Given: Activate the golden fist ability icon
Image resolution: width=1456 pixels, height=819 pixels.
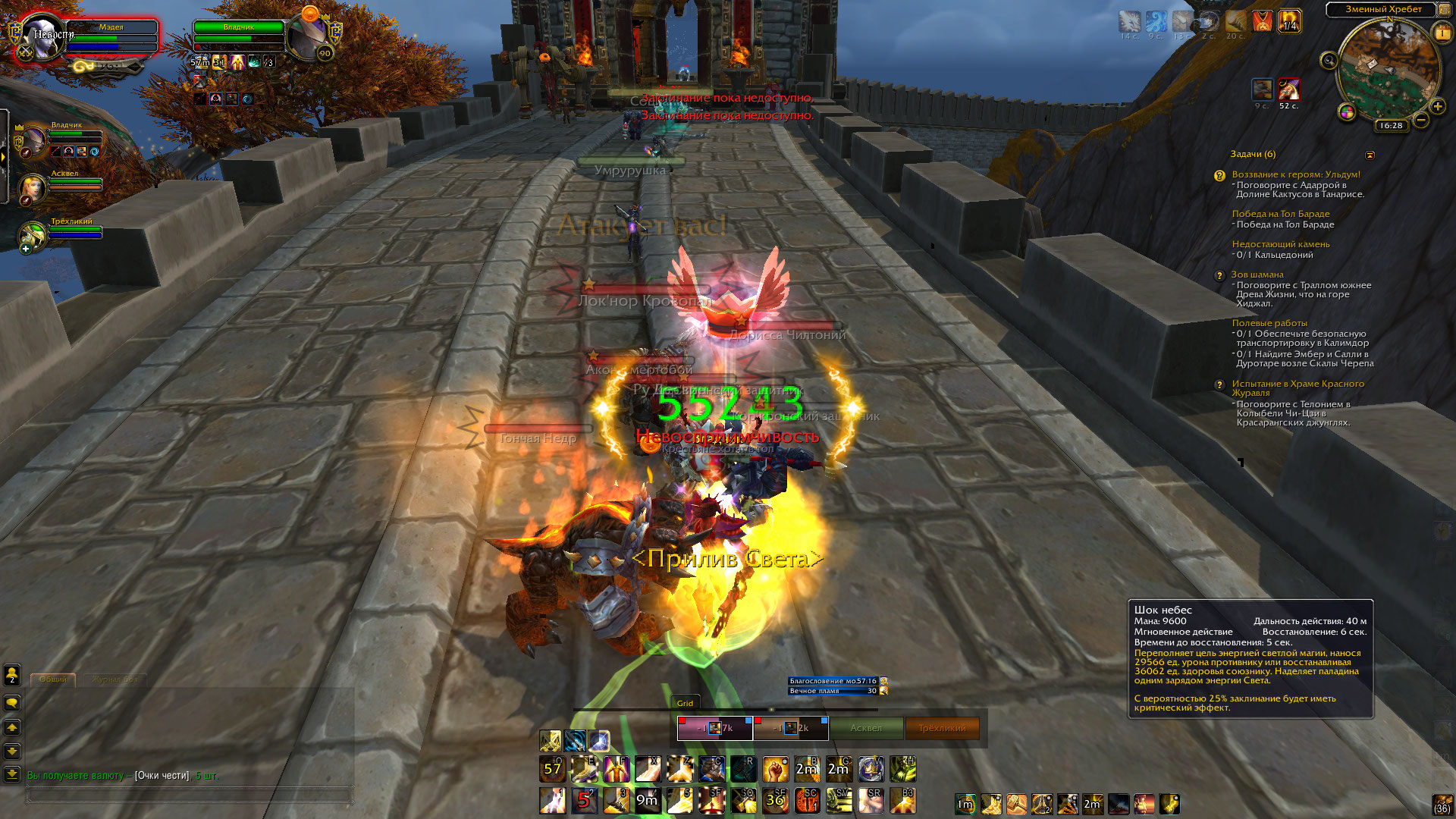Looking at the screenshot, I should [775, 770].
